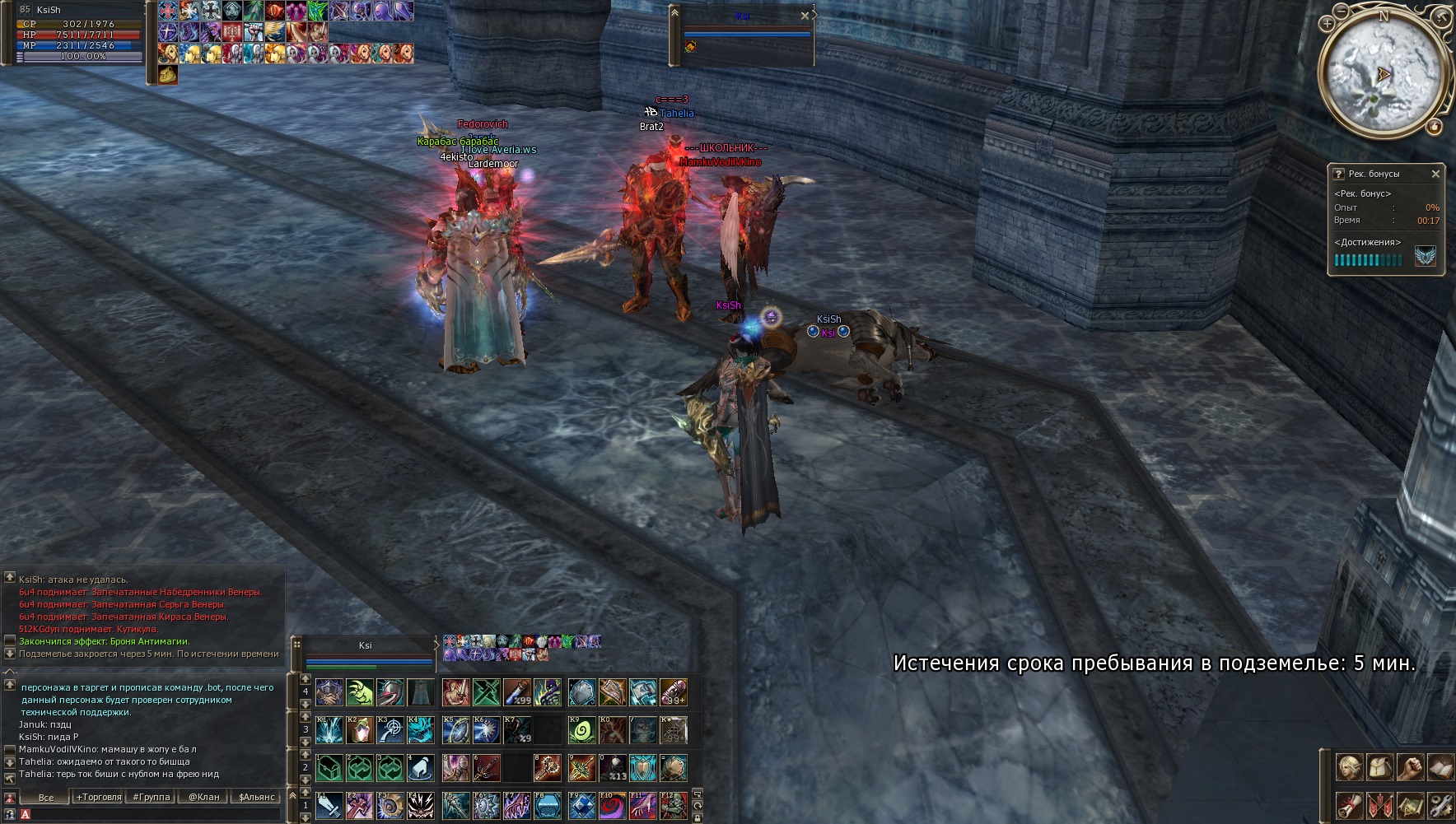Screen dimensions: 1456x824
Task: Open the inventory bag
Action: coord(1380,768)
